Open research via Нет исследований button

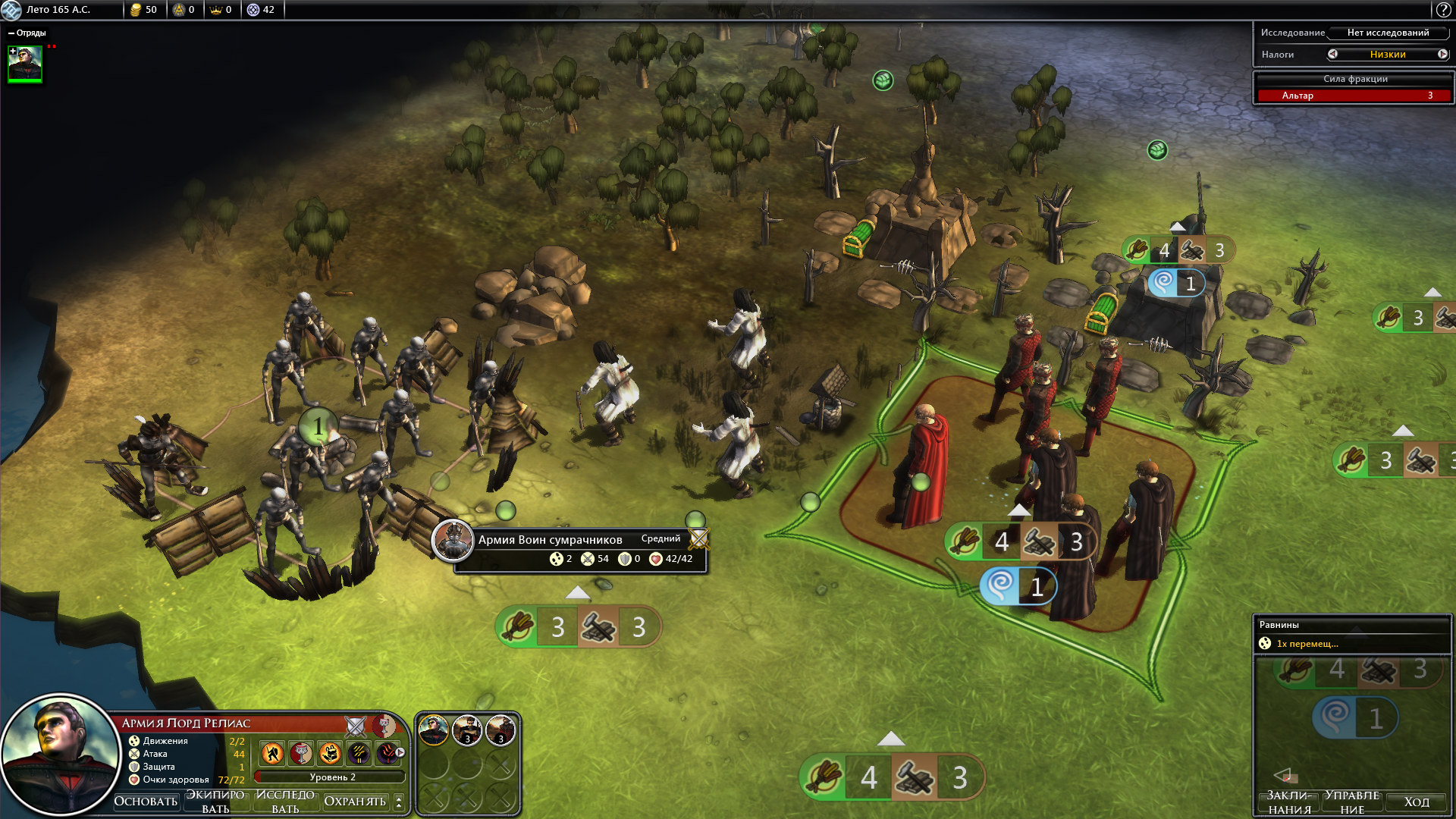click(x=1388, y=33)
